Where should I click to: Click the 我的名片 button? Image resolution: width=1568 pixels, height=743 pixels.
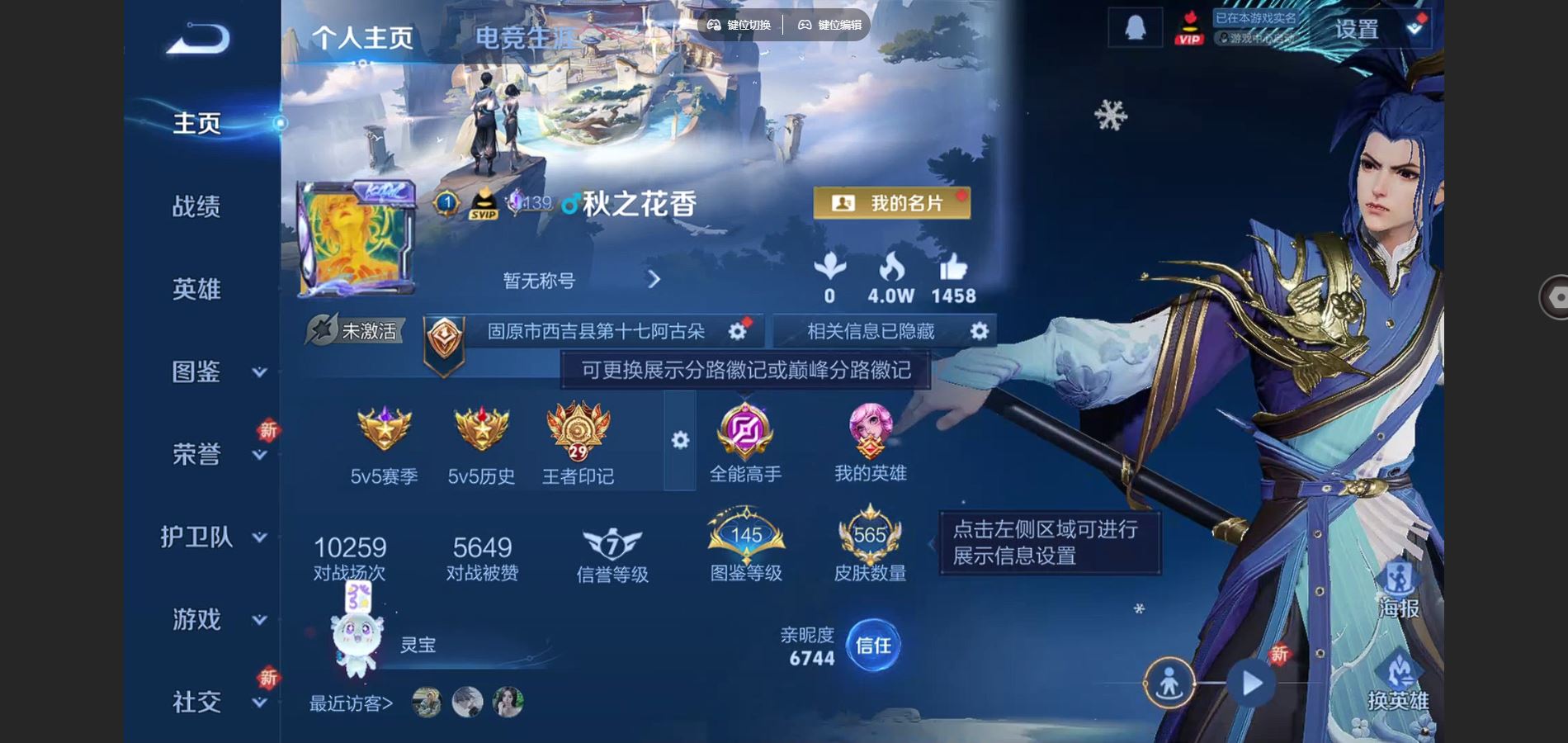pyautogui.click(x=891, y=203)
